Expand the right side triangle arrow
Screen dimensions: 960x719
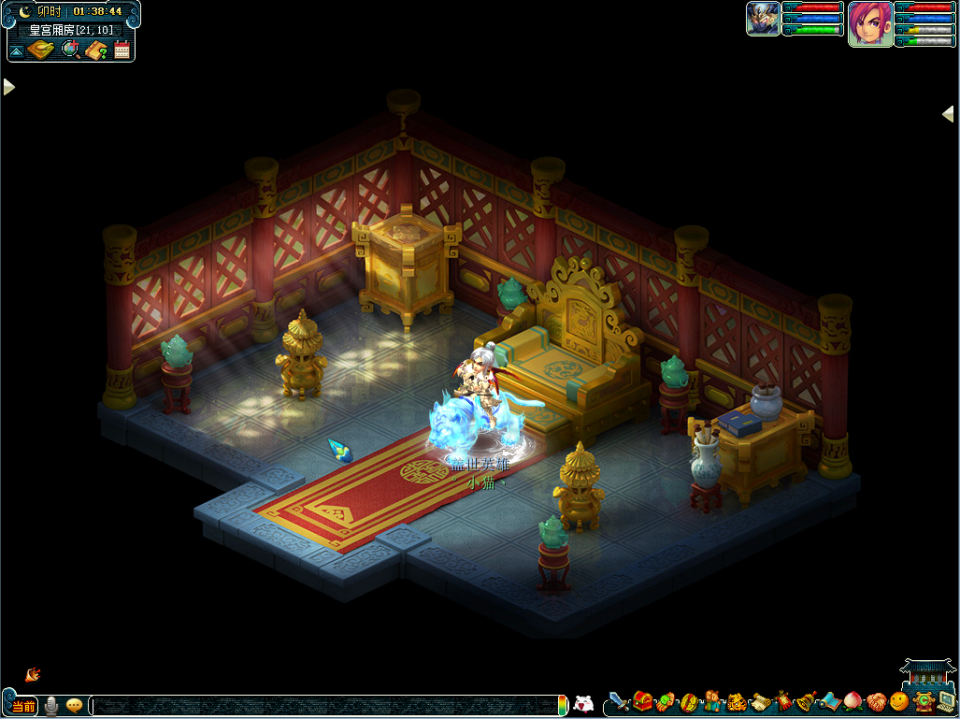pyautogui.click(x=948, y=114)
